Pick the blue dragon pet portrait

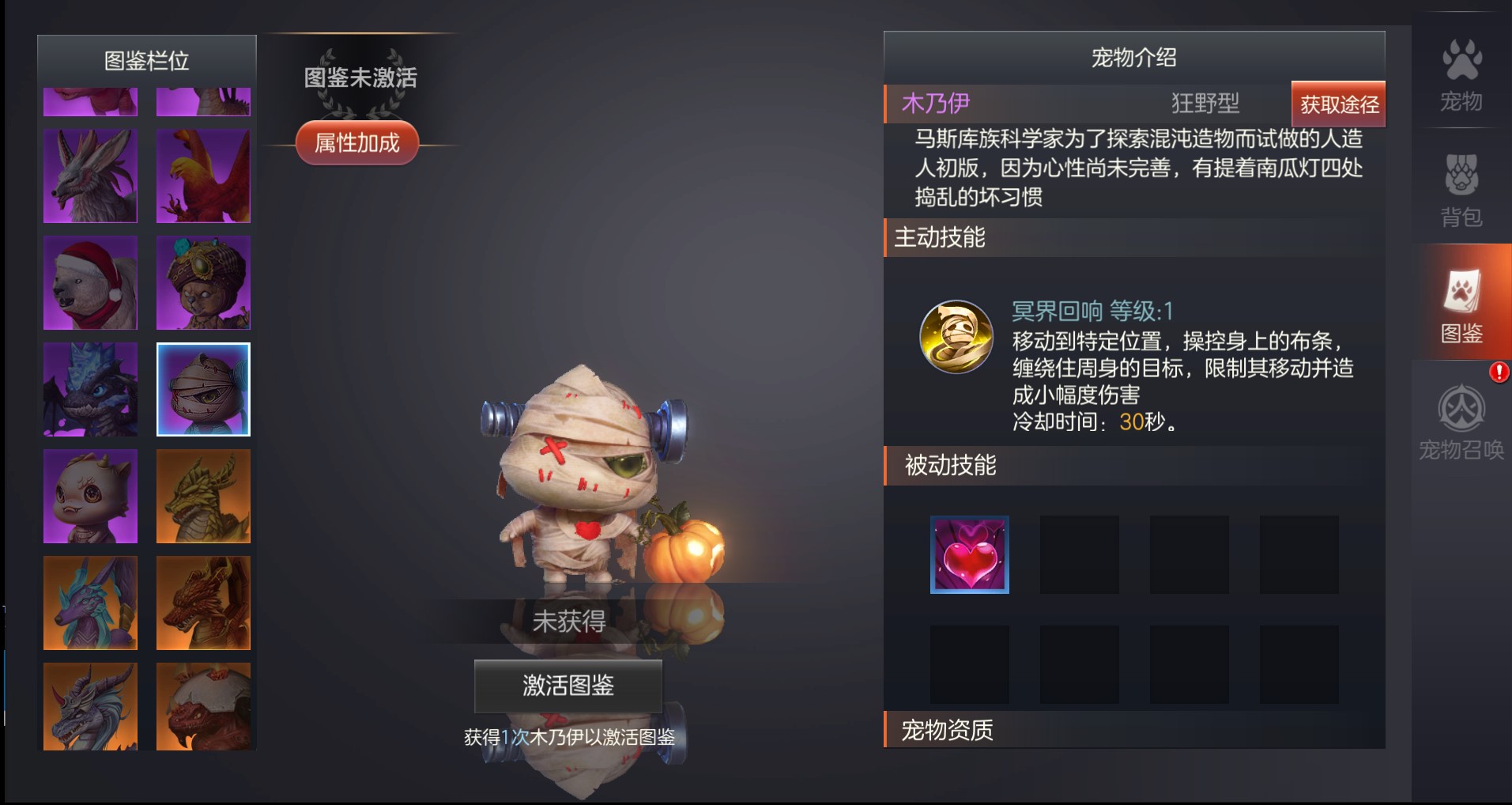[90, 389]
